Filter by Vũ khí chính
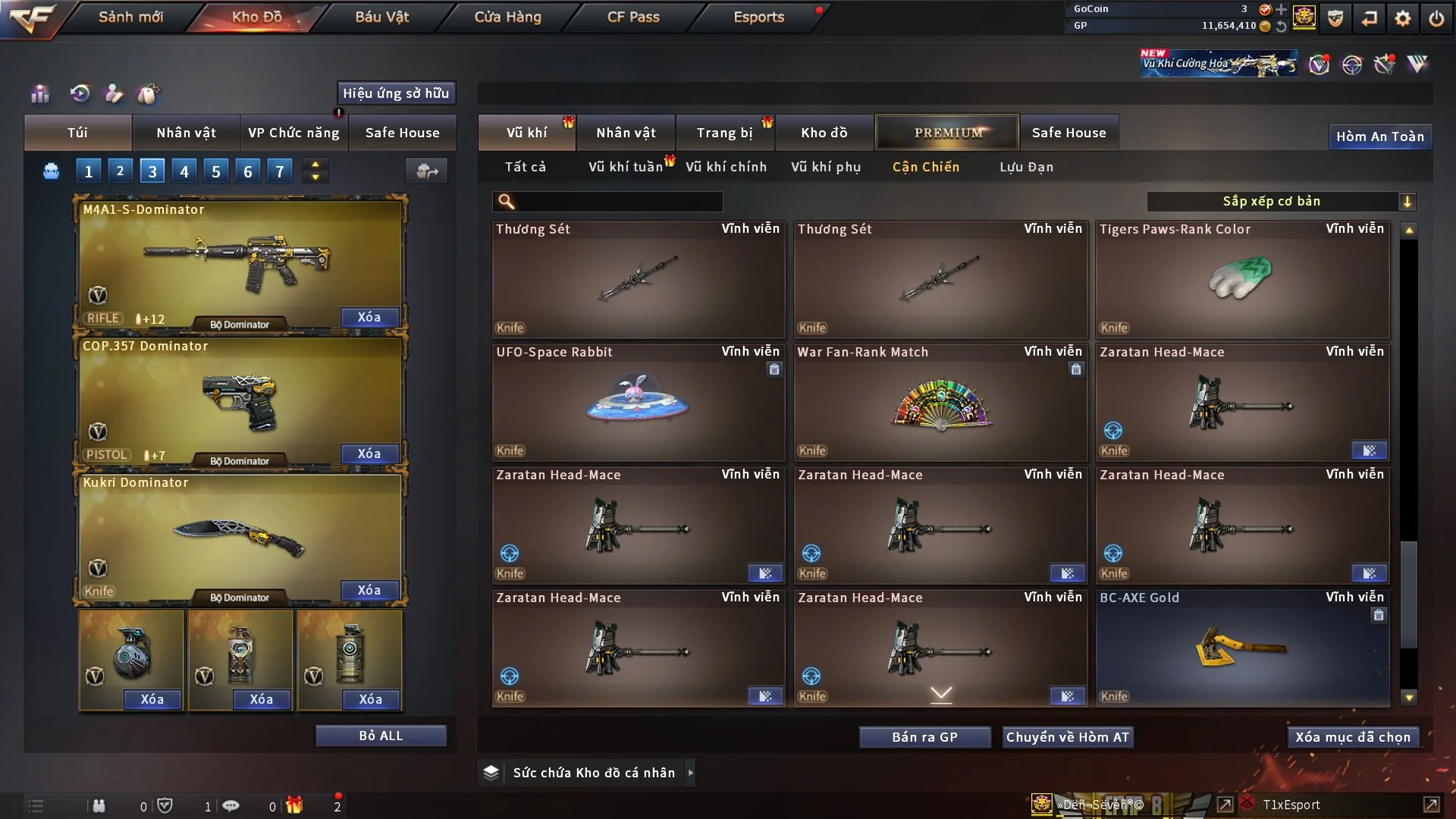The height and width of the screenshot is (819, 1456). pyautogui.click(x=726, y=167)
